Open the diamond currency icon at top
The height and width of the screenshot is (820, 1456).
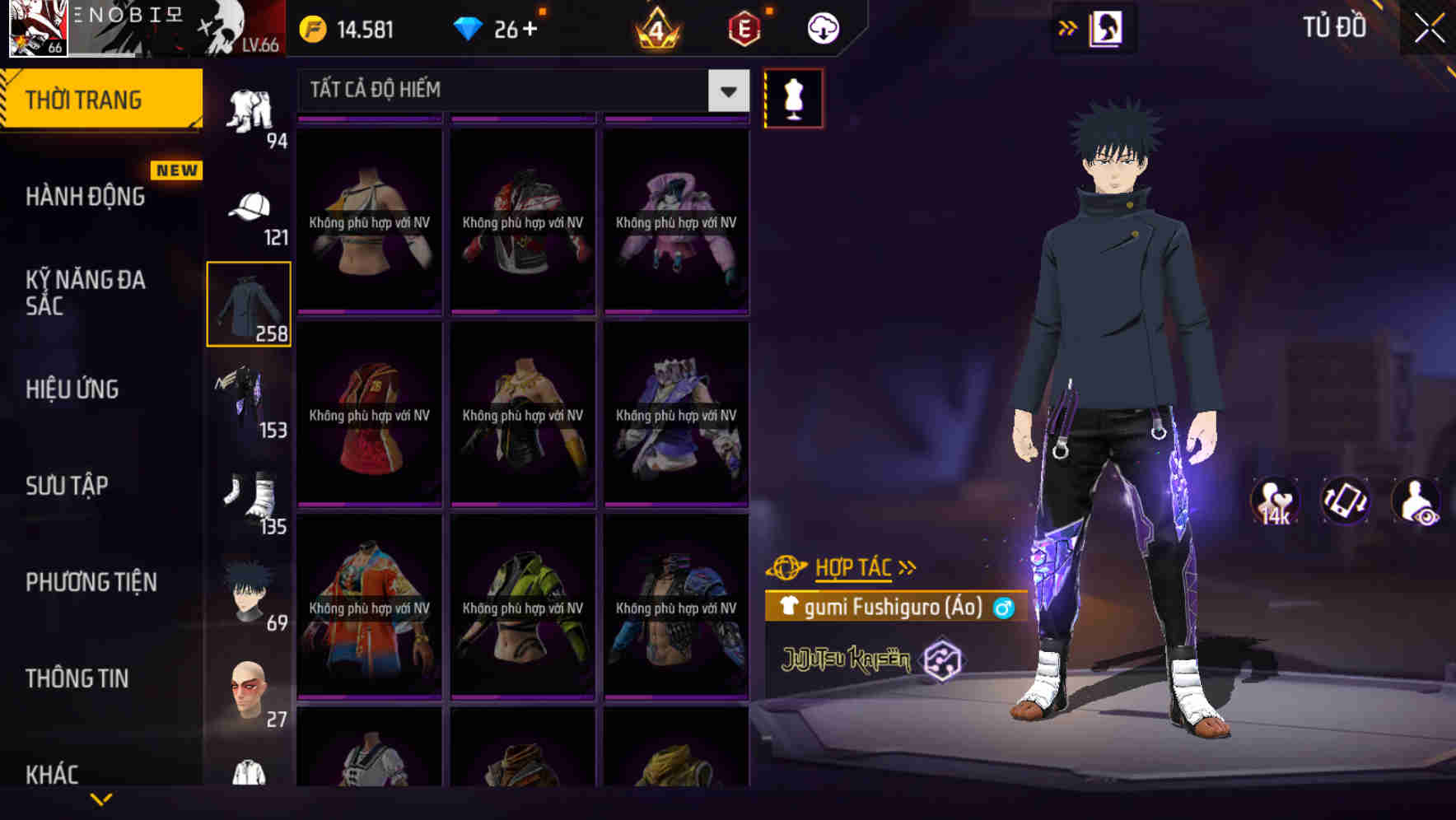click(x=469, y=27)
